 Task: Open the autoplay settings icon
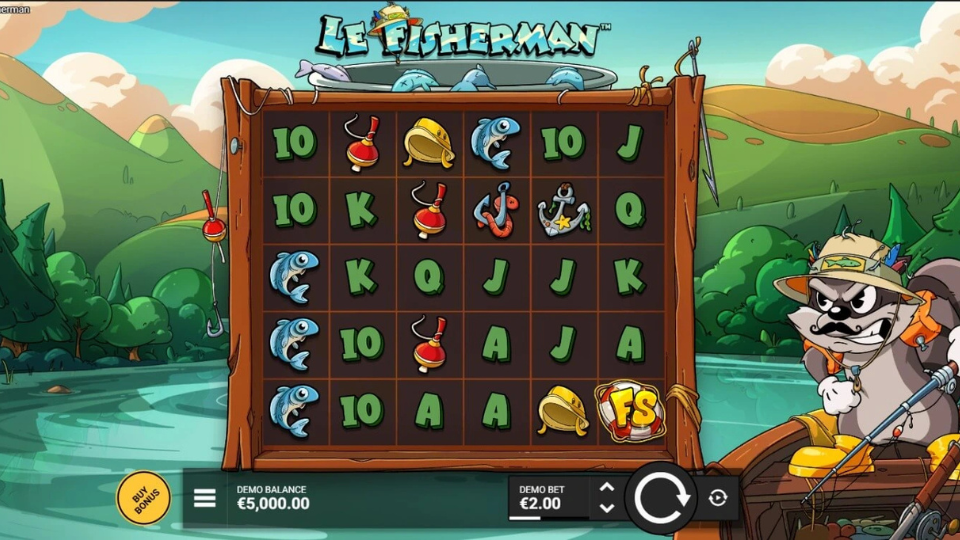pos(718,498)
